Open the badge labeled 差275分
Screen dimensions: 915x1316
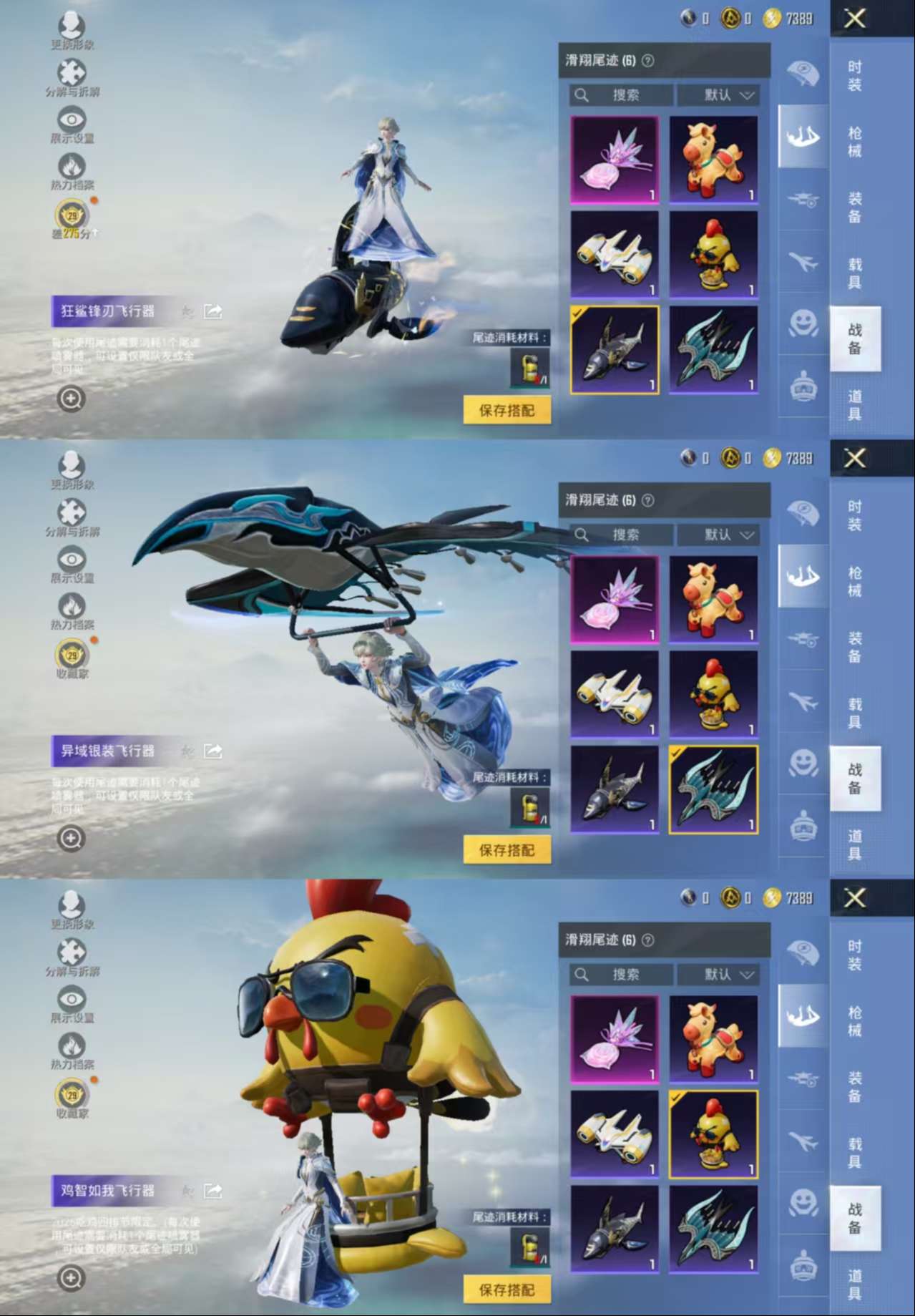[x=72, y=218]
